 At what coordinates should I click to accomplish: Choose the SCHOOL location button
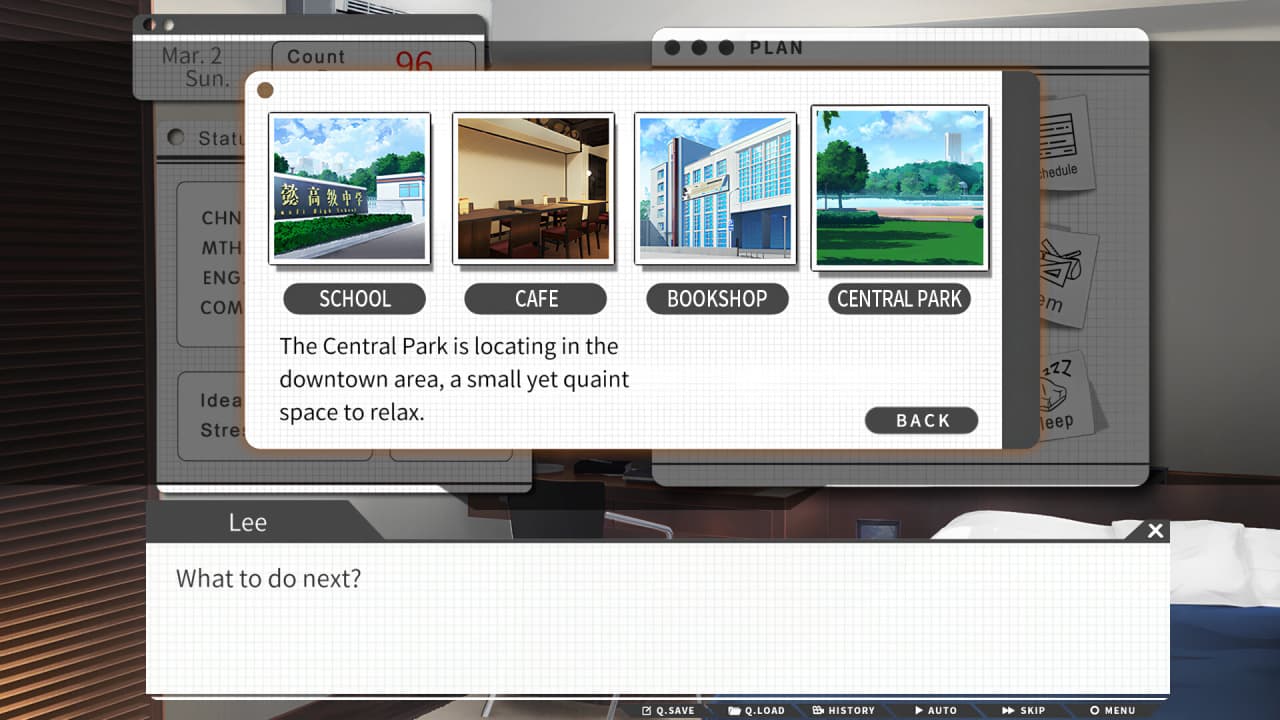coord(354,299)
